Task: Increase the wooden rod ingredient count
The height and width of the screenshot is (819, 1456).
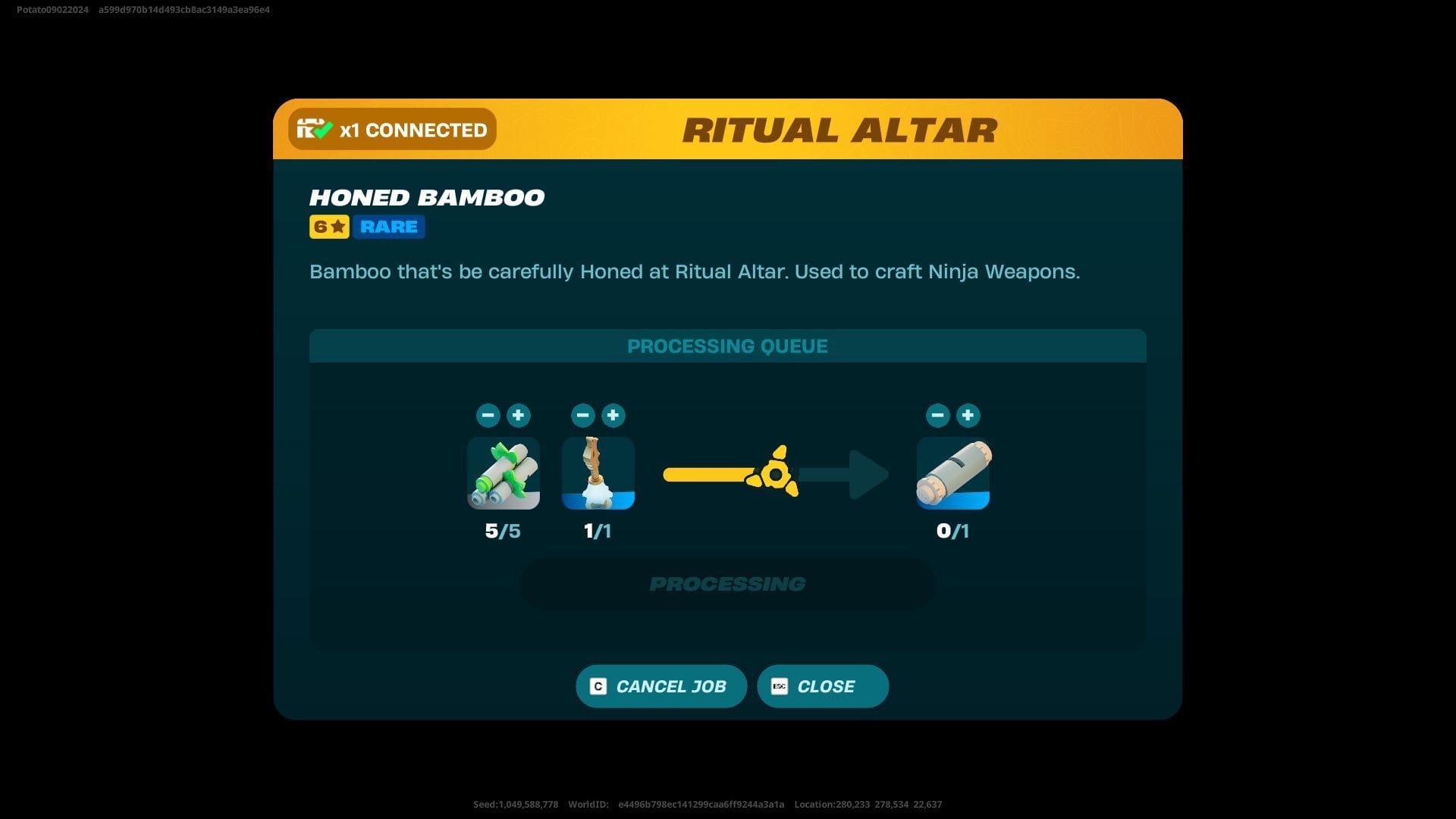Action: [x=613, y=415]
